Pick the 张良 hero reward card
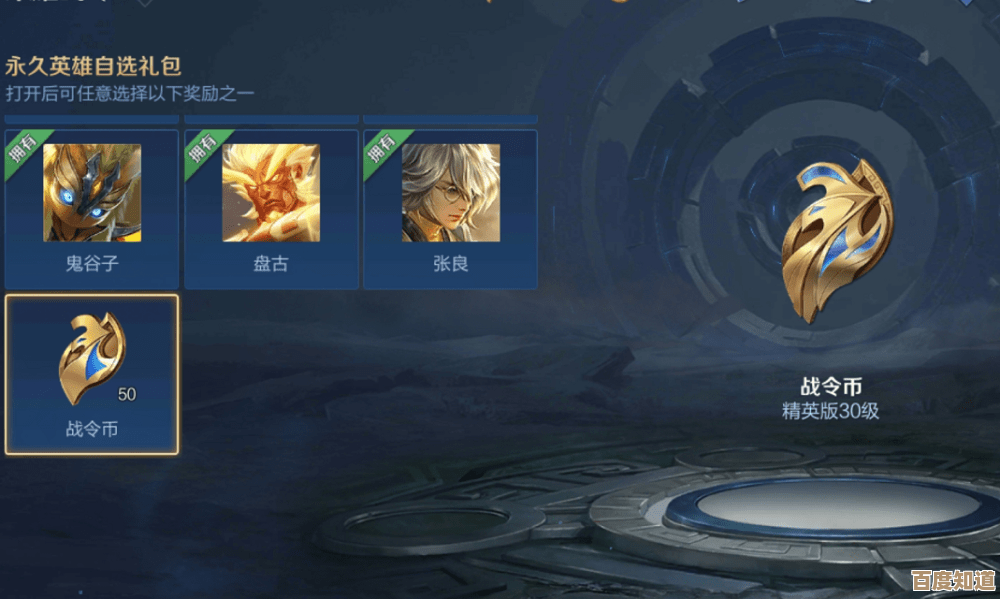 (450, 208)
